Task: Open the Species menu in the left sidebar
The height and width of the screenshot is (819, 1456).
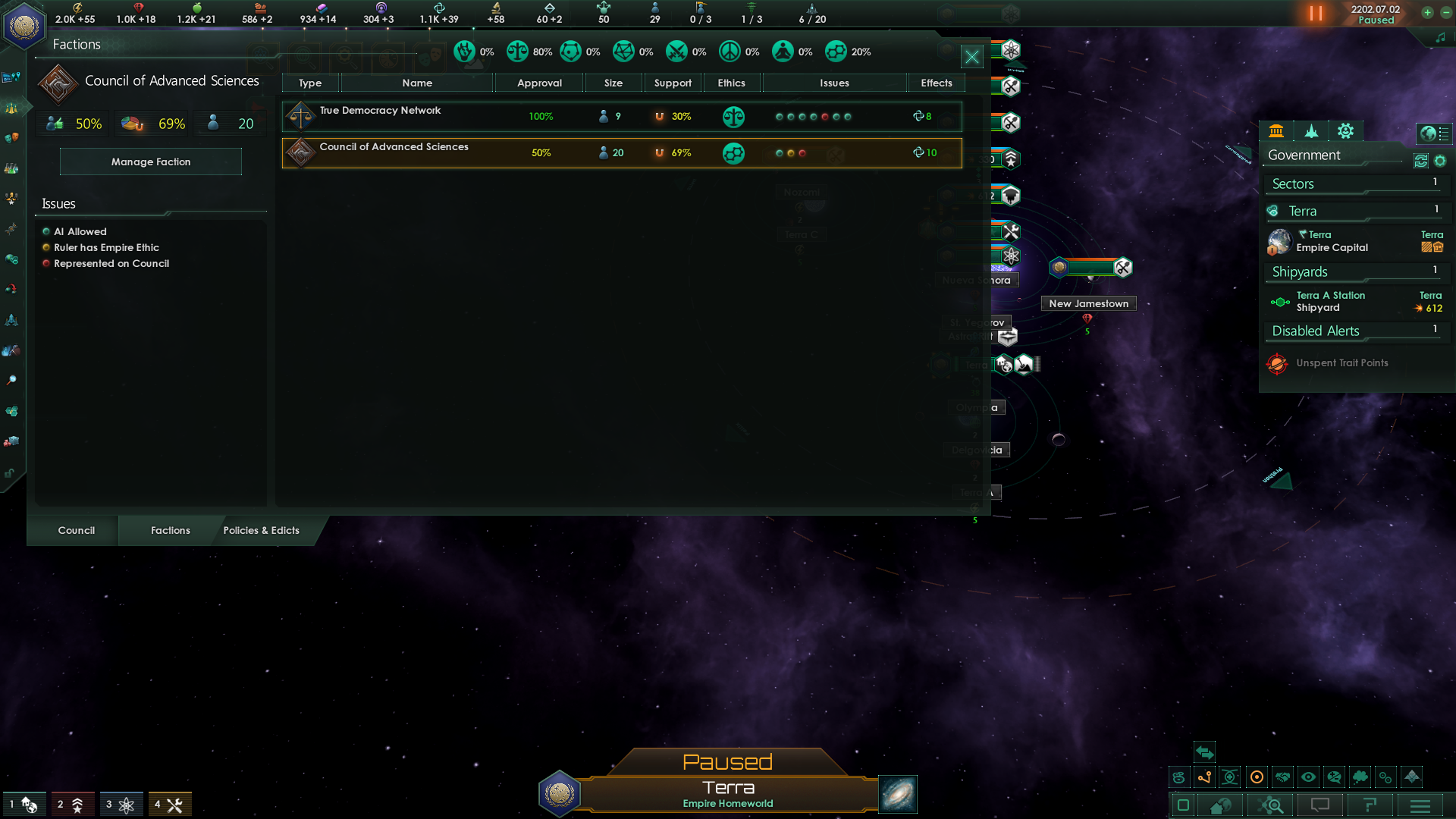Action: pyautogui.click(x=11, y=136)
